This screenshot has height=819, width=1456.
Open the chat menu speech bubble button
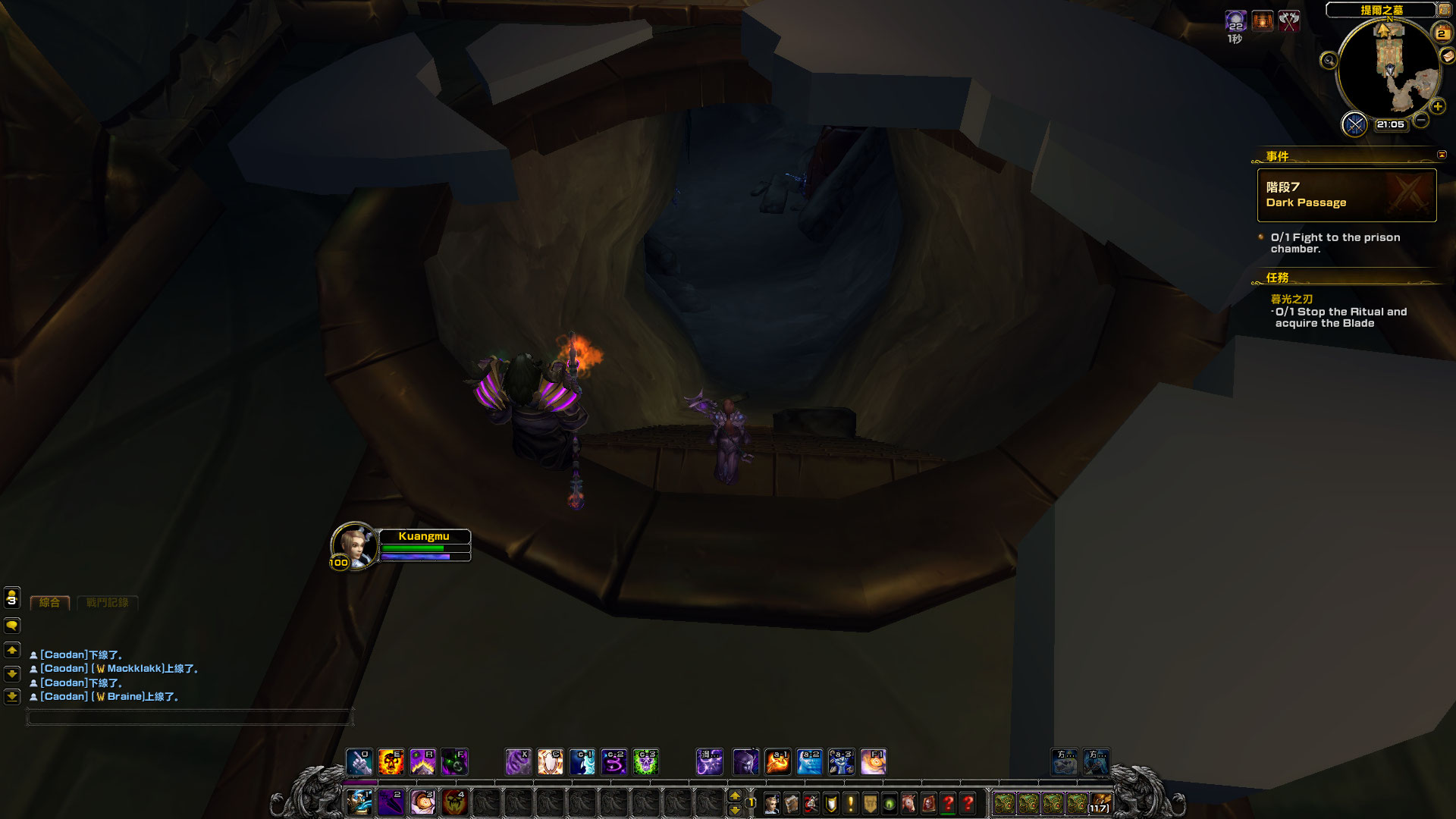pos(12,626)
